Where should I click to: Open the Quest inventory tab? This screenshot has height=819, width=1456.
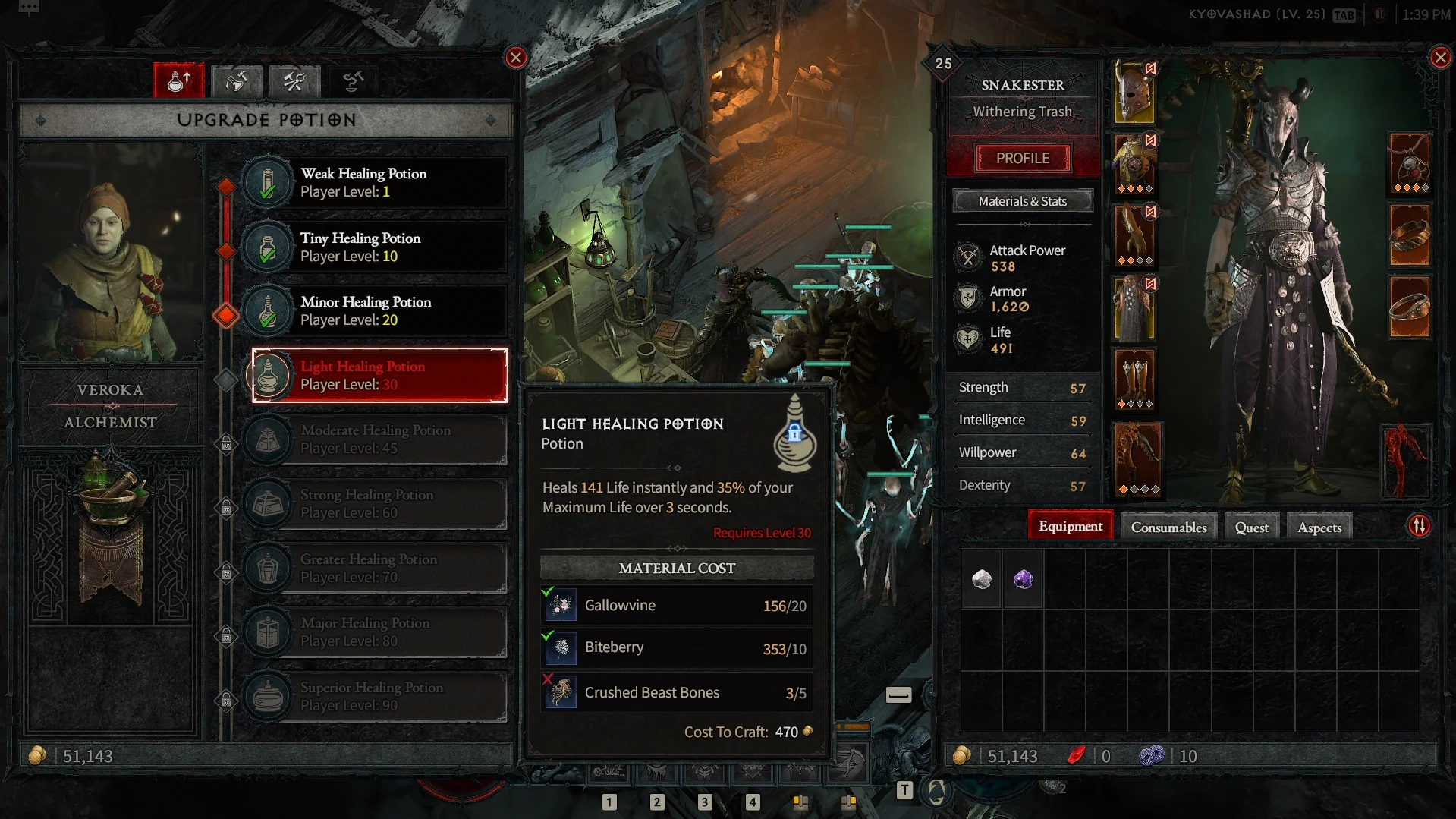point(1251,528)
